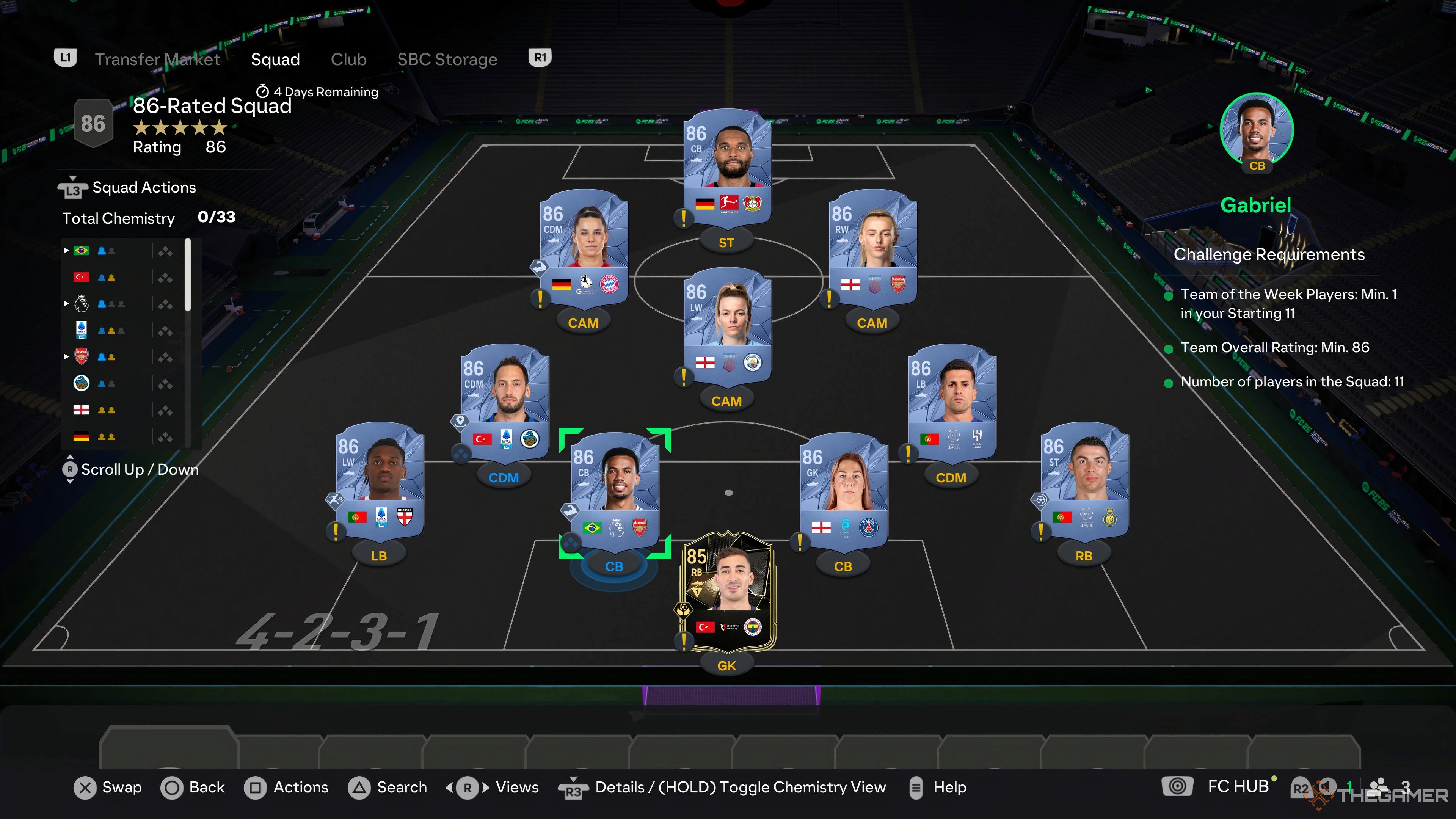The height and width of the screenshot is (819, 1456).
Task: Select the Turkish CDM card in midfield
Action: click(504, 401)
